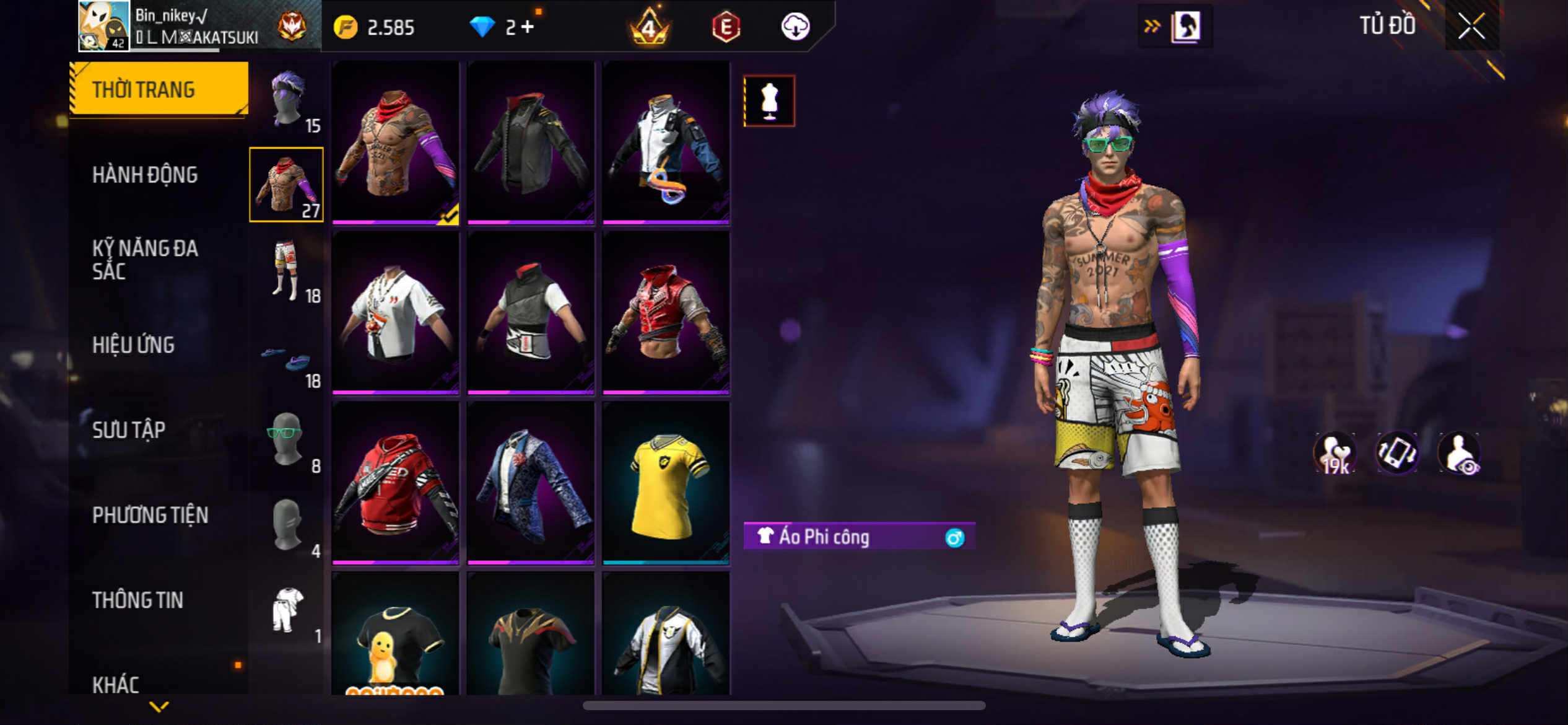1568x725 pixels.
Task: Select the Hiệu Ứng category
Action: (133, 345)
